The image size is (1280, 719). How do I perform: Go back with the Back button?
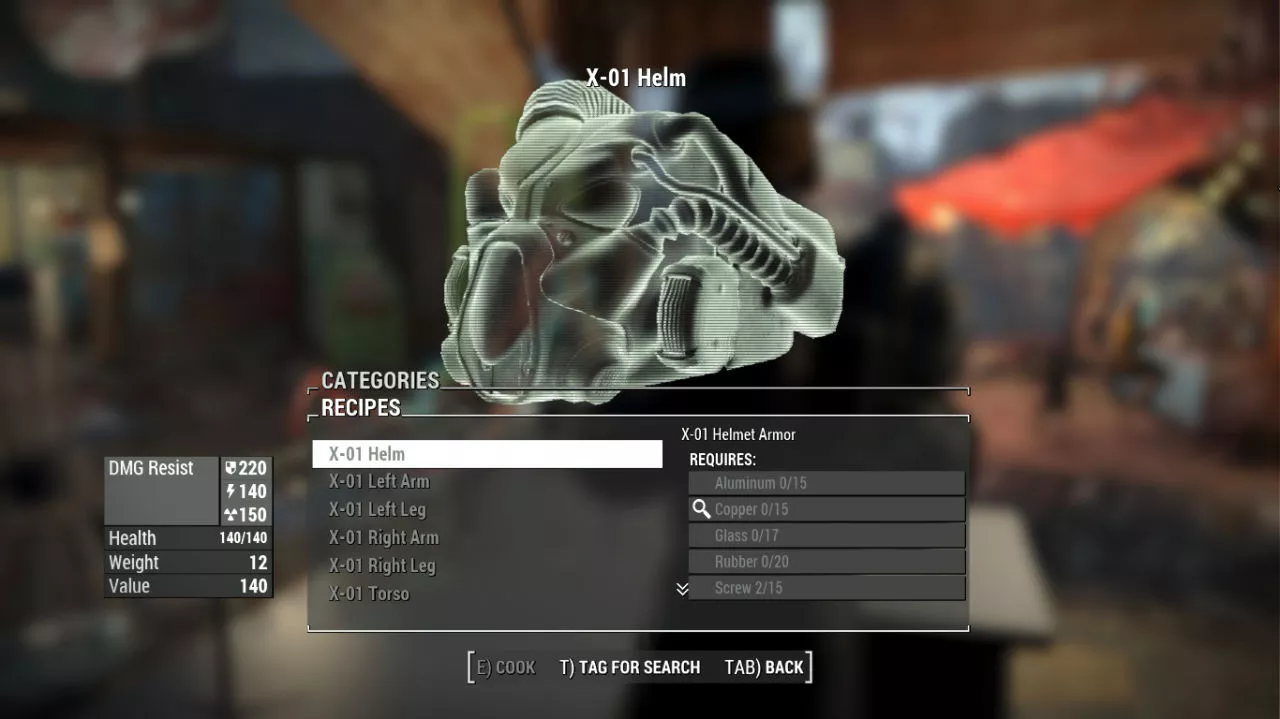tap(764, 667)
